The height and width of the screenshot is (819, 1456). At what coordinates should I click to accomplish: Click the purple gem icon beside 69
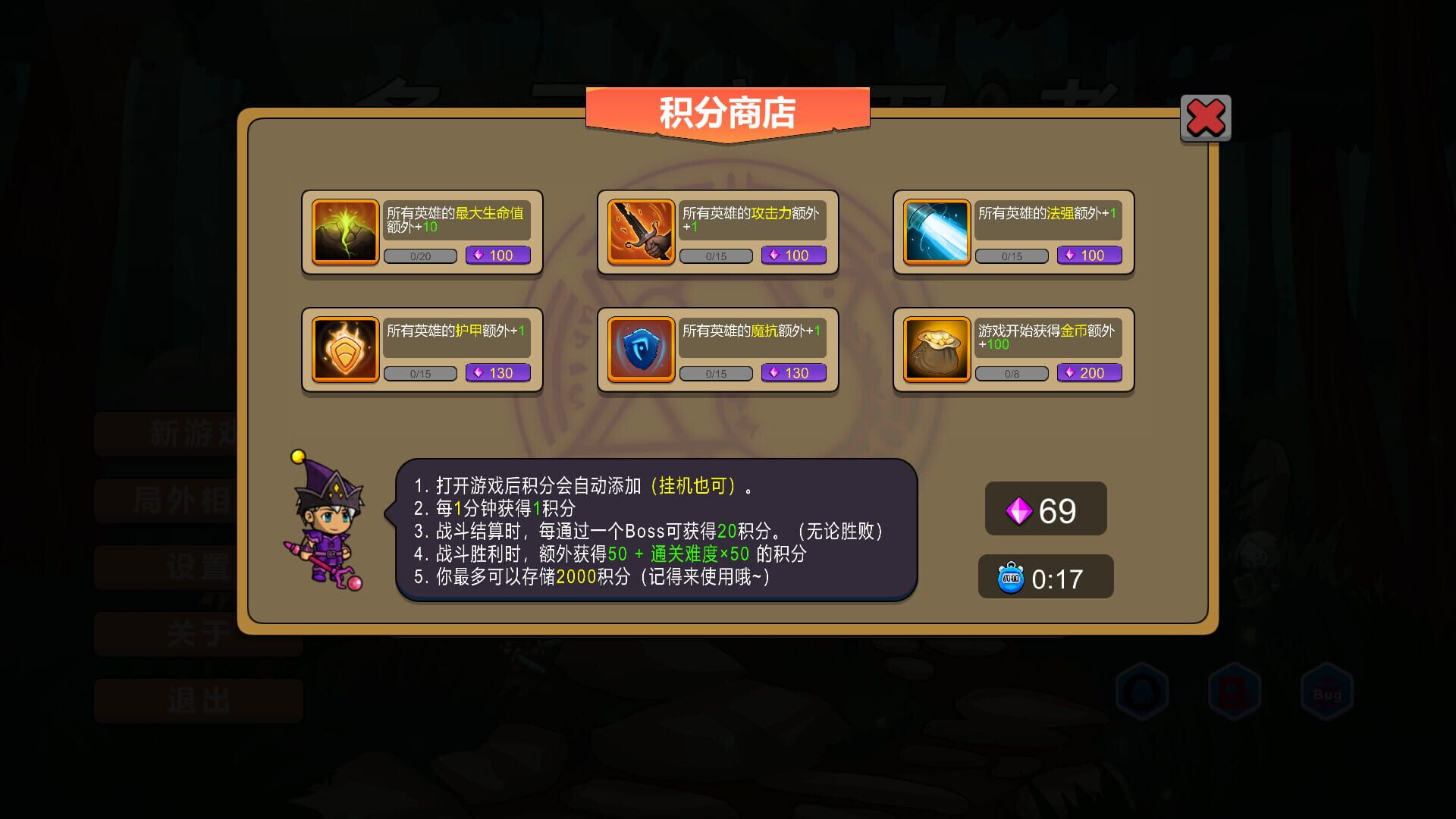[x=1021, y=510]
